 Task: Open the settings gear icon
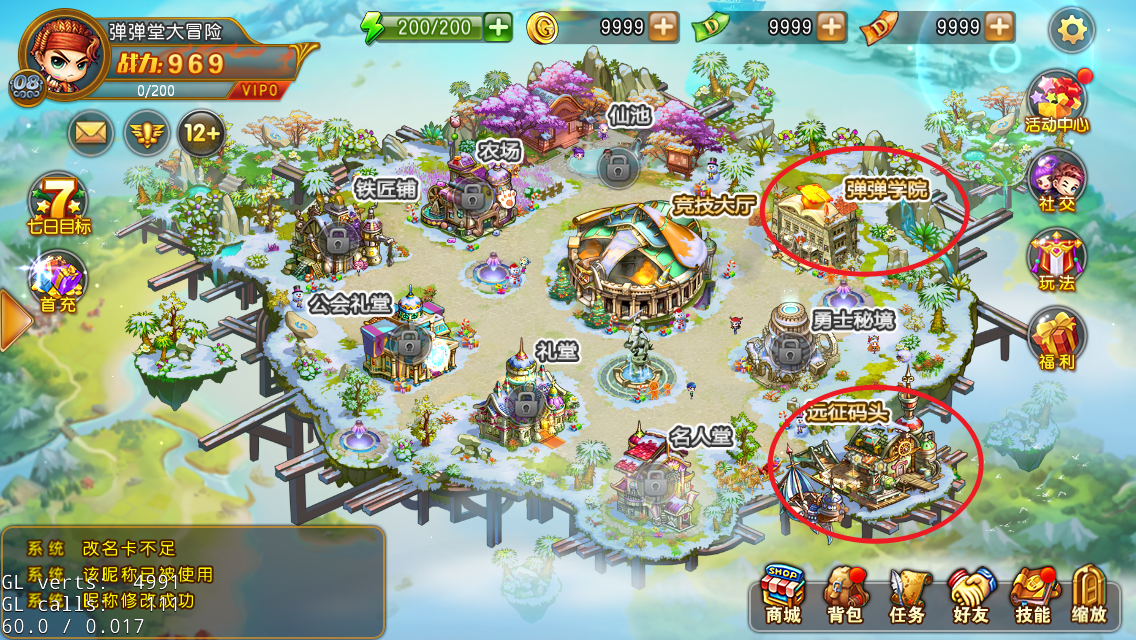1071,30
